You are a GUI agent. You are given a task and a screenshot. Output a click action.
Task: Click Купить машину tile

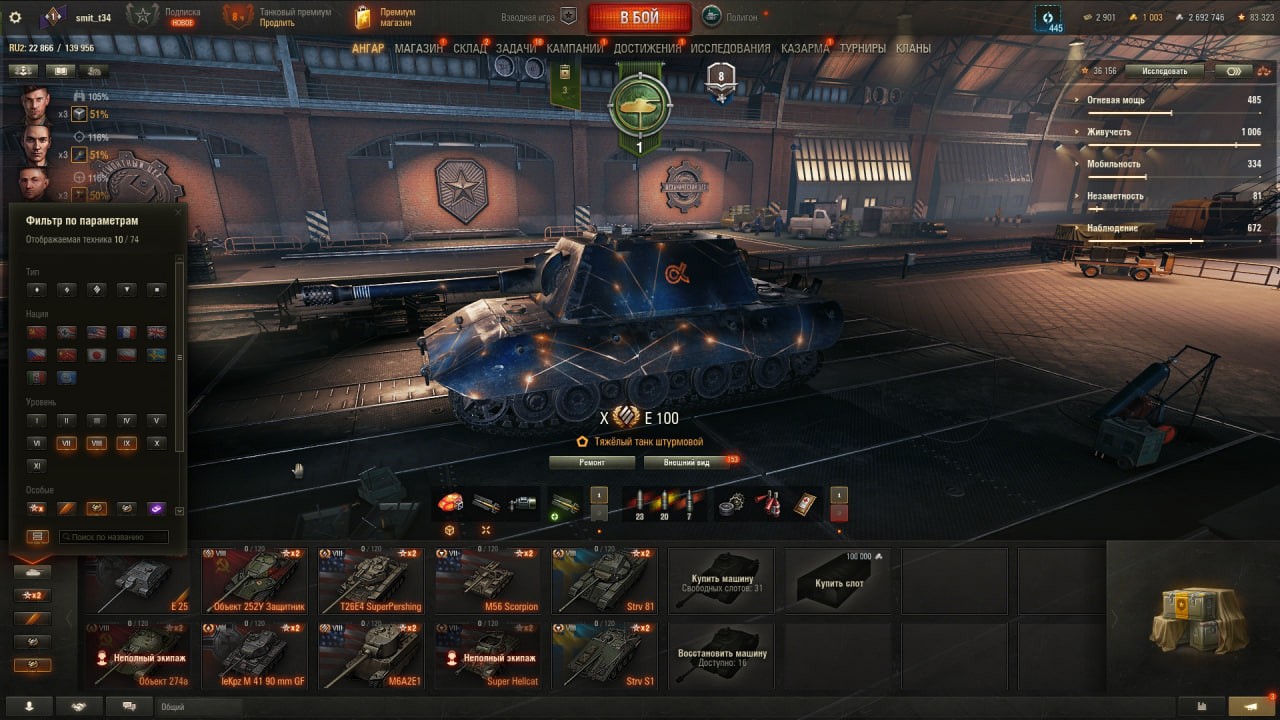coord(720,581)
